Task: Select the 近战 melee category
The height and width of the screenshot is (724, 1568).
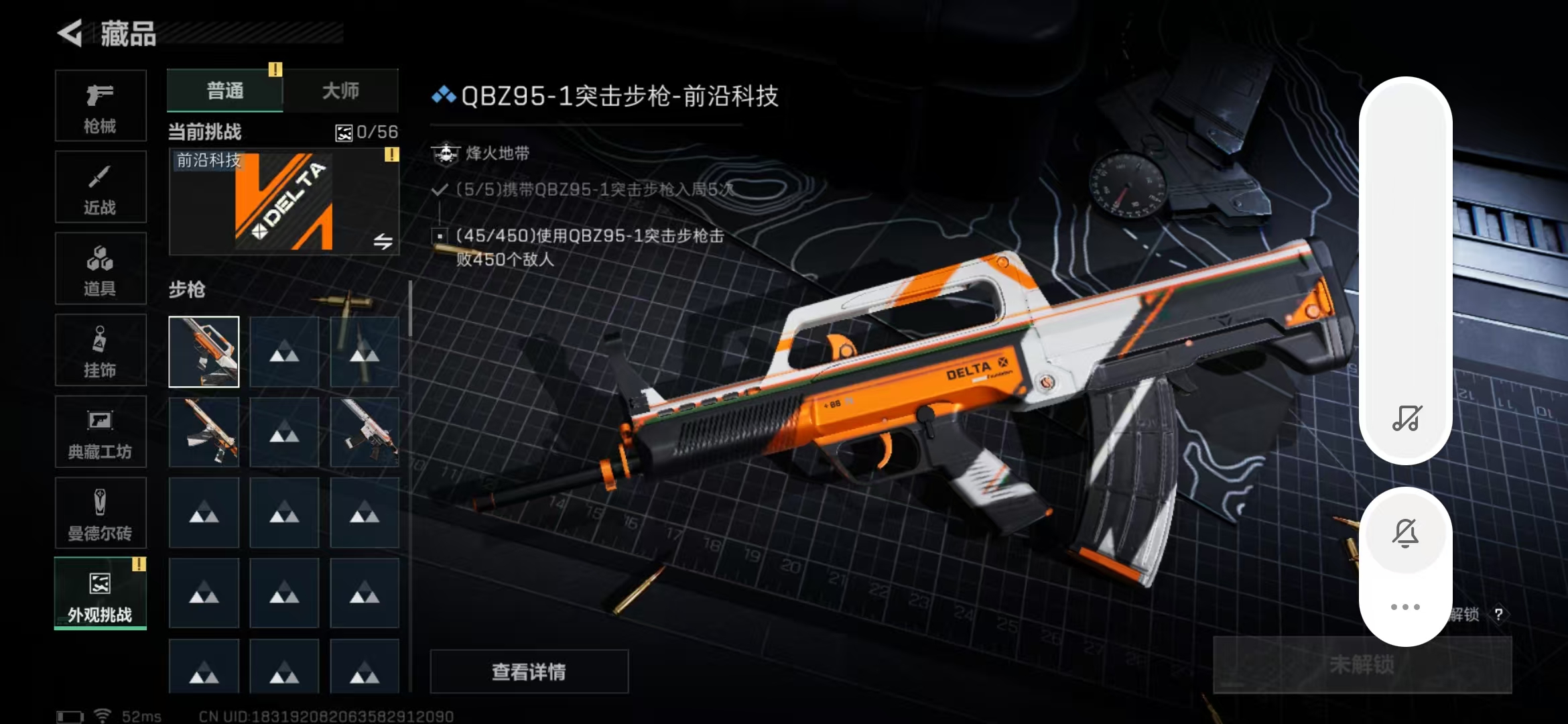Action: pyautogui.click(x=101, y=187)
